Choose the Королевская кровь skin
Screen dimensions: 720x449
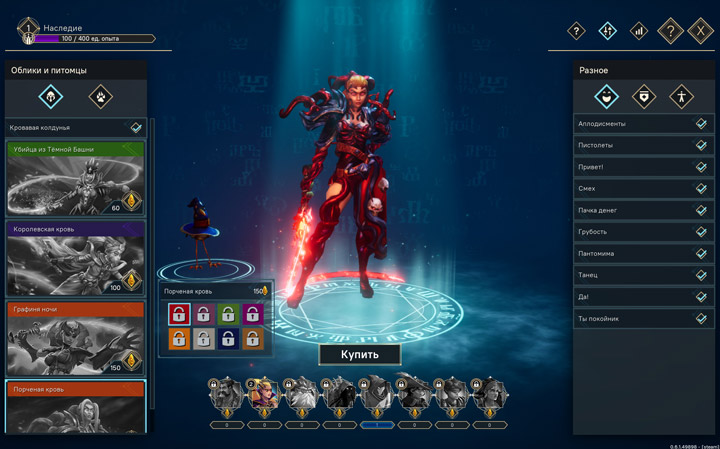(75, 258)
